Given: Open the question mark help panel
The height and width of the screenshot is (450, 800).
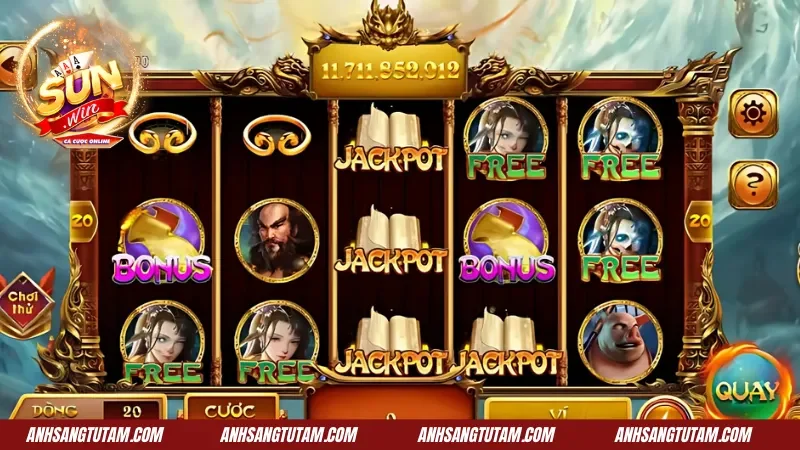Looking at the screenshot, I should 752,184.
